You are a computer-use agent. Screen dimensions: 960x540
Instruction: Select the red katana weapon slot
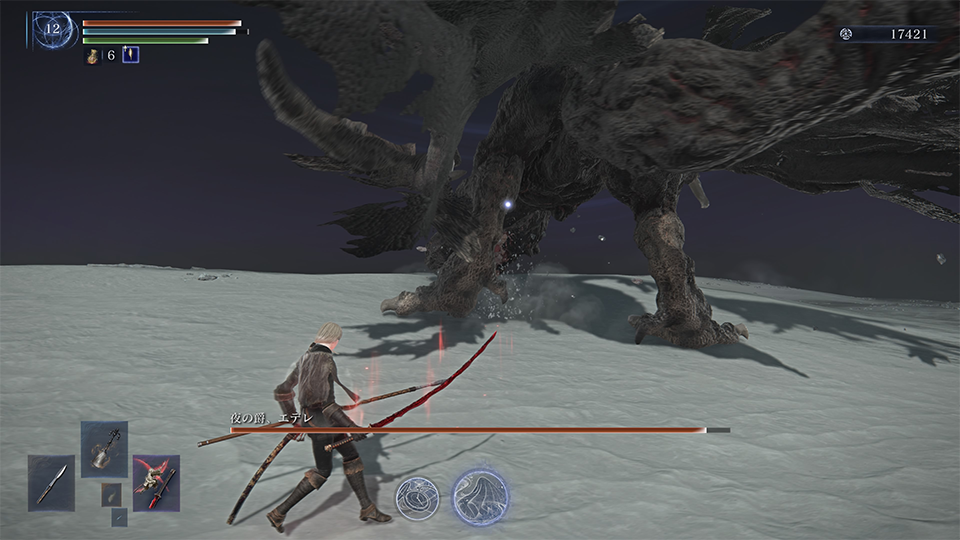point(156,481)
